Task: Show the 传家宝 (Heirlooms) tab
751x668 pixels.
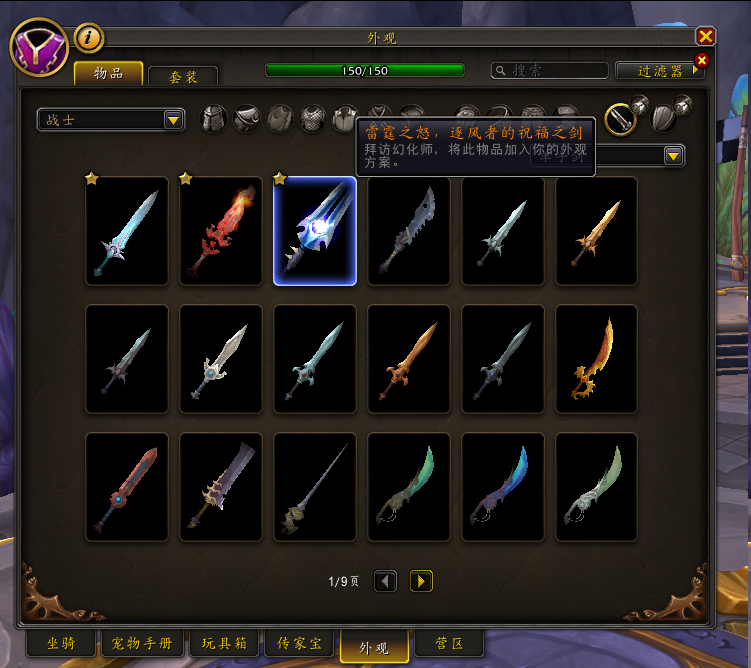Action: (x=304, y=643)
